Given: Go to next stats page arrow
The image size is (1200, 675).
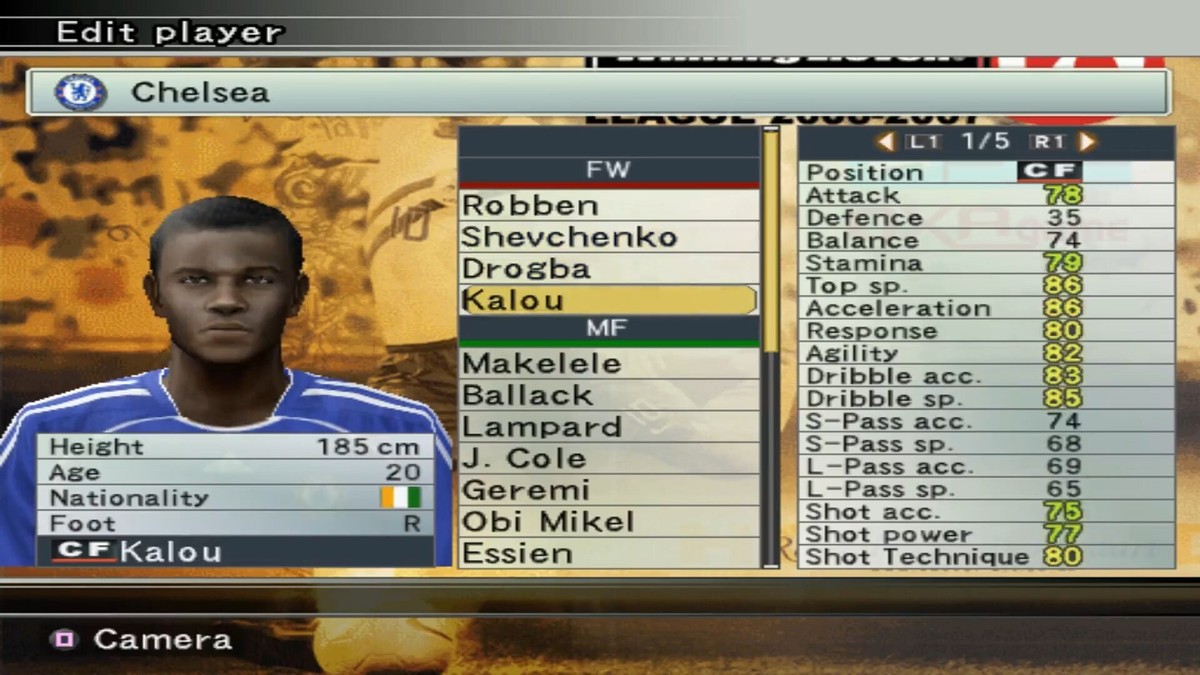Looking at the screenshot, I should [1089, 142].
